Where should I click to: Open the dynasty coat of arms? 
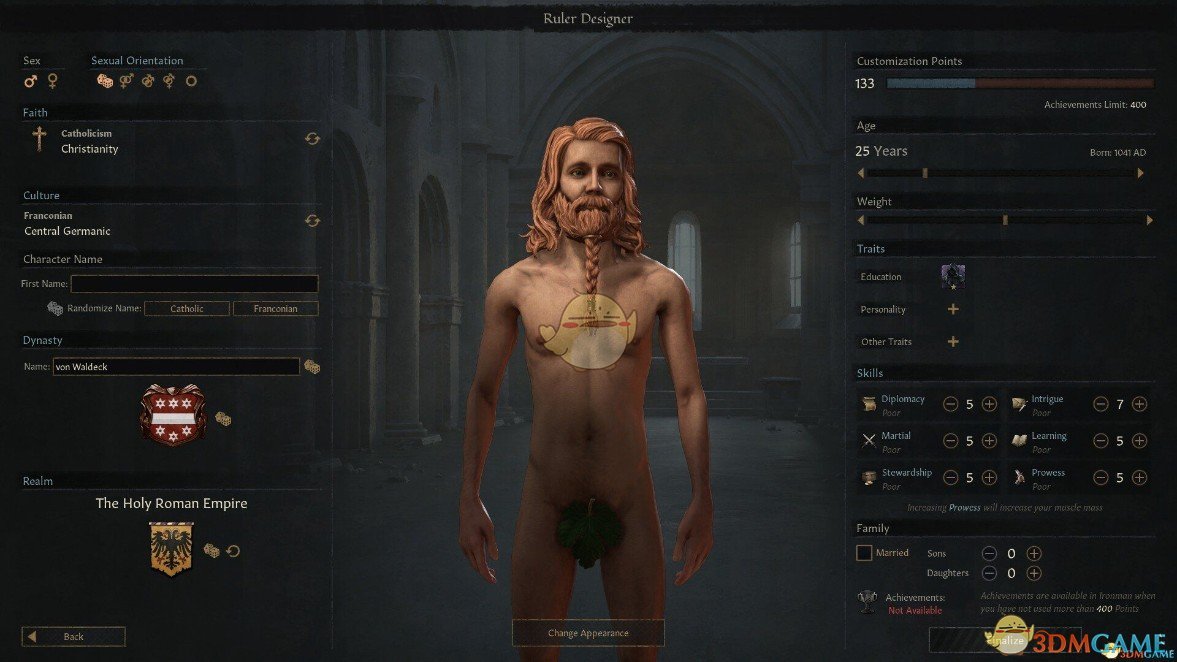coord(172,414)
